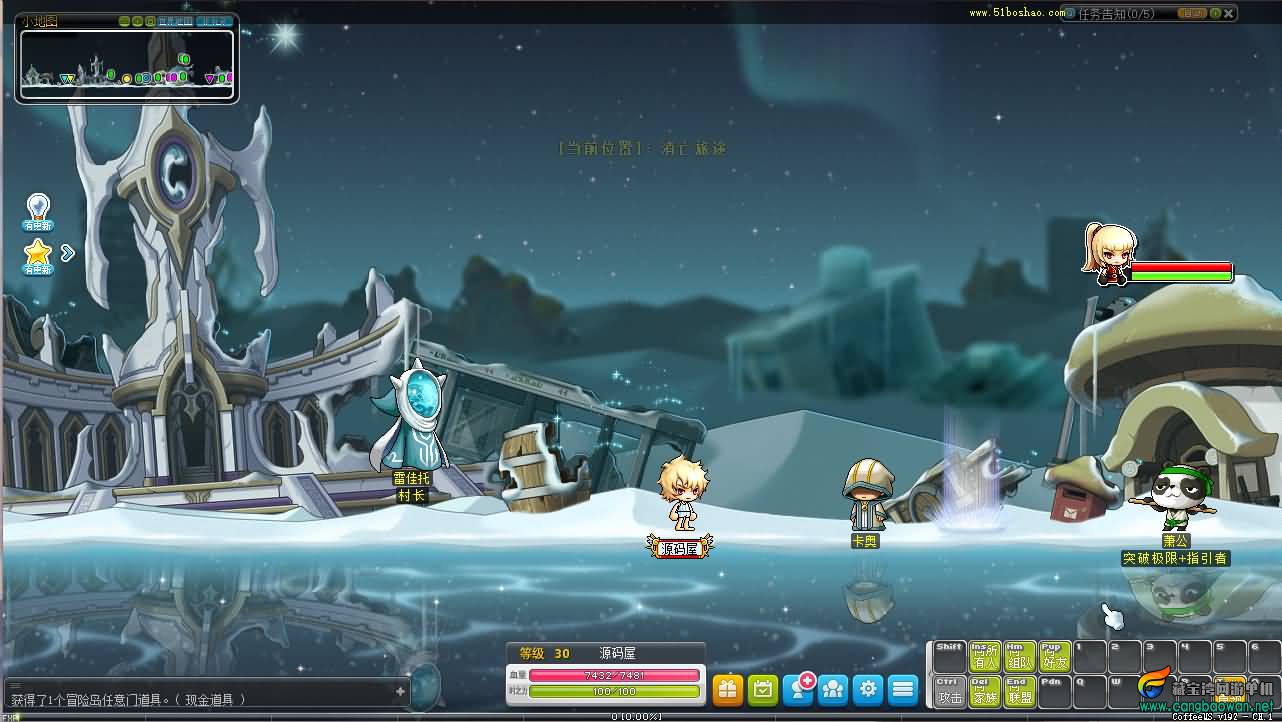
Task: Open the three-line main menu button
Action: tap(903, 689)
